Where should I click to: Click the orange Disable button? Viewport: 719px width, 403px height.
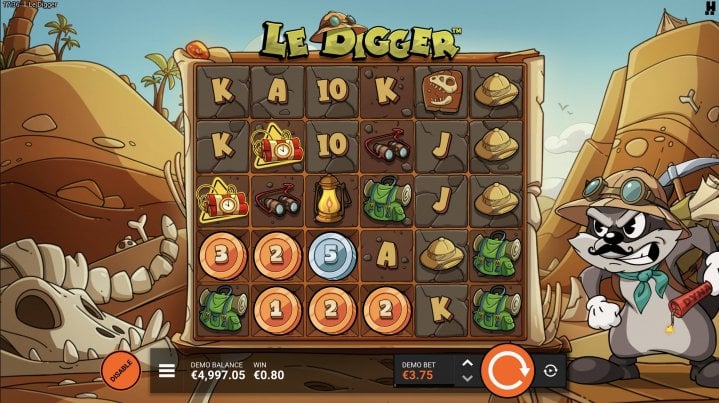click(x=120, y=372)
